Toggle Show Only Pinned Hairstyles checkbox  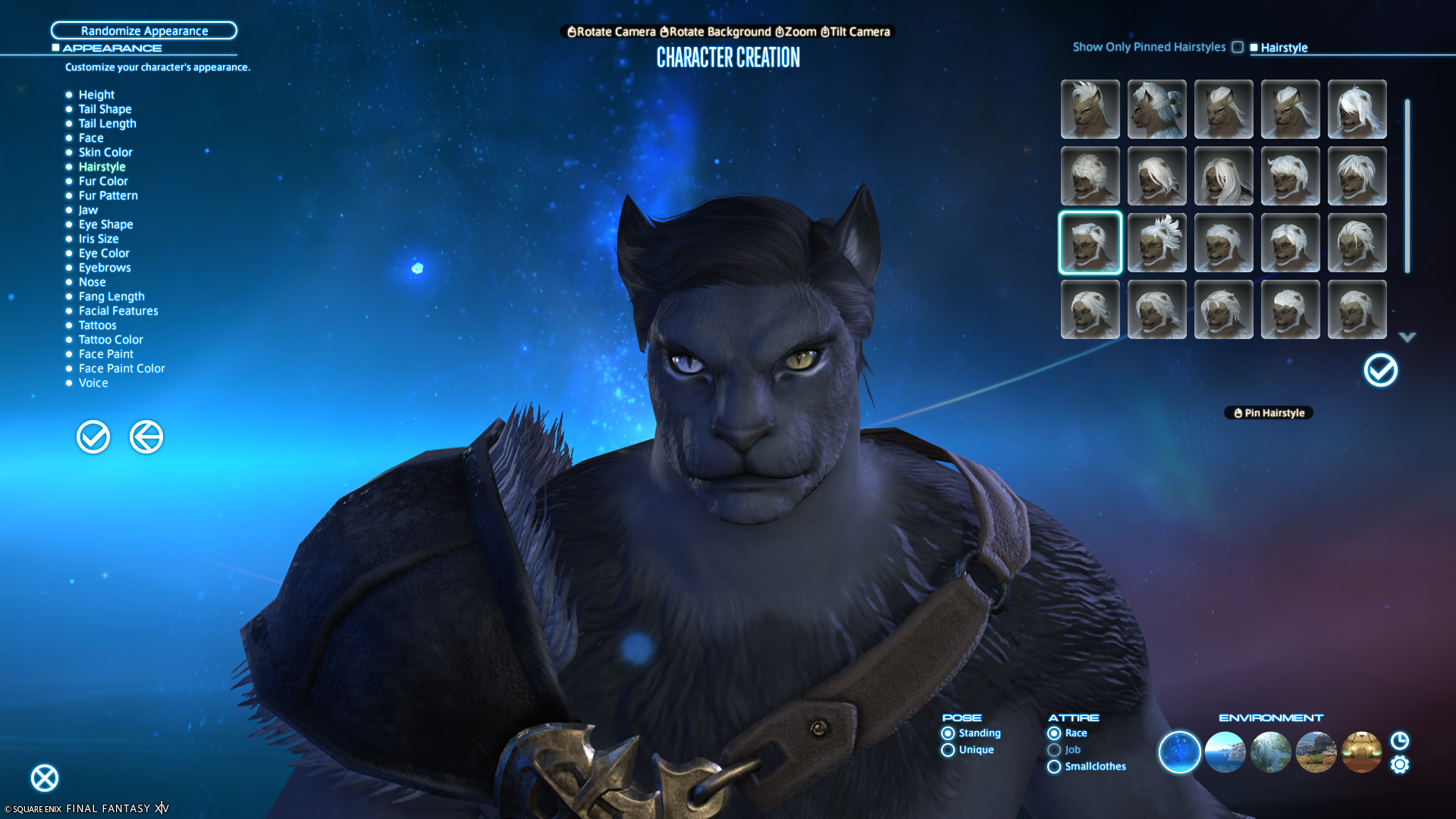[1238, 47]
